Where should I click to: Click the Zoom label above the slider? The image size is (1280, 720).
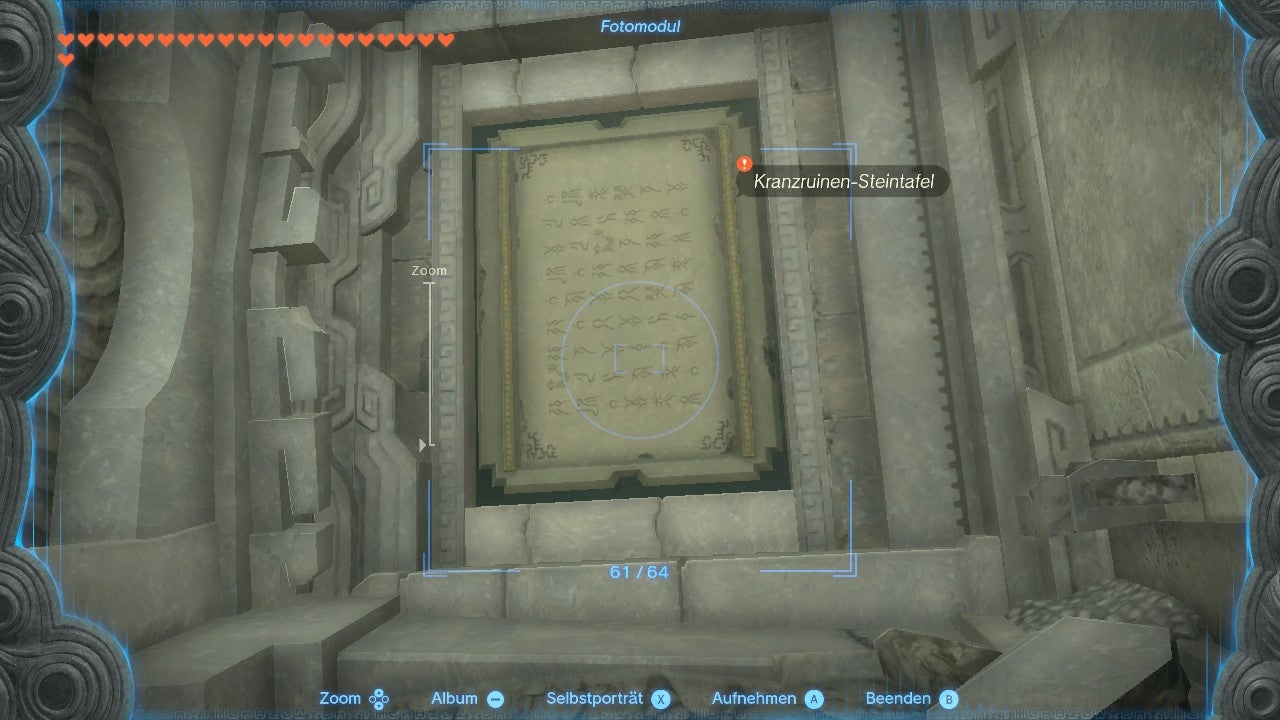tap(431, 270)
